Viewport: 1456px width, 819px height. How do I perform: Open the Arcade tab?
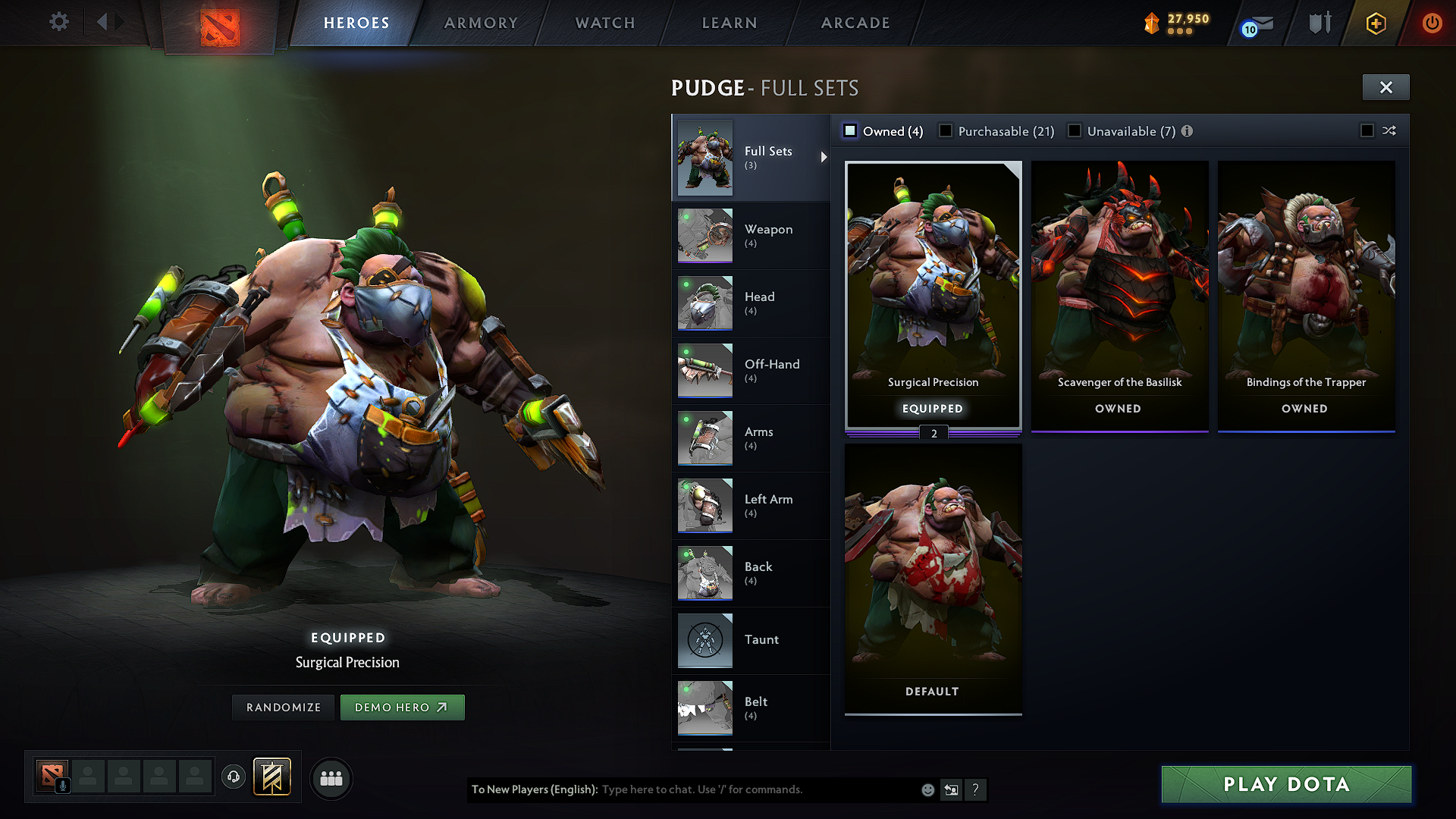pos(855,23)
